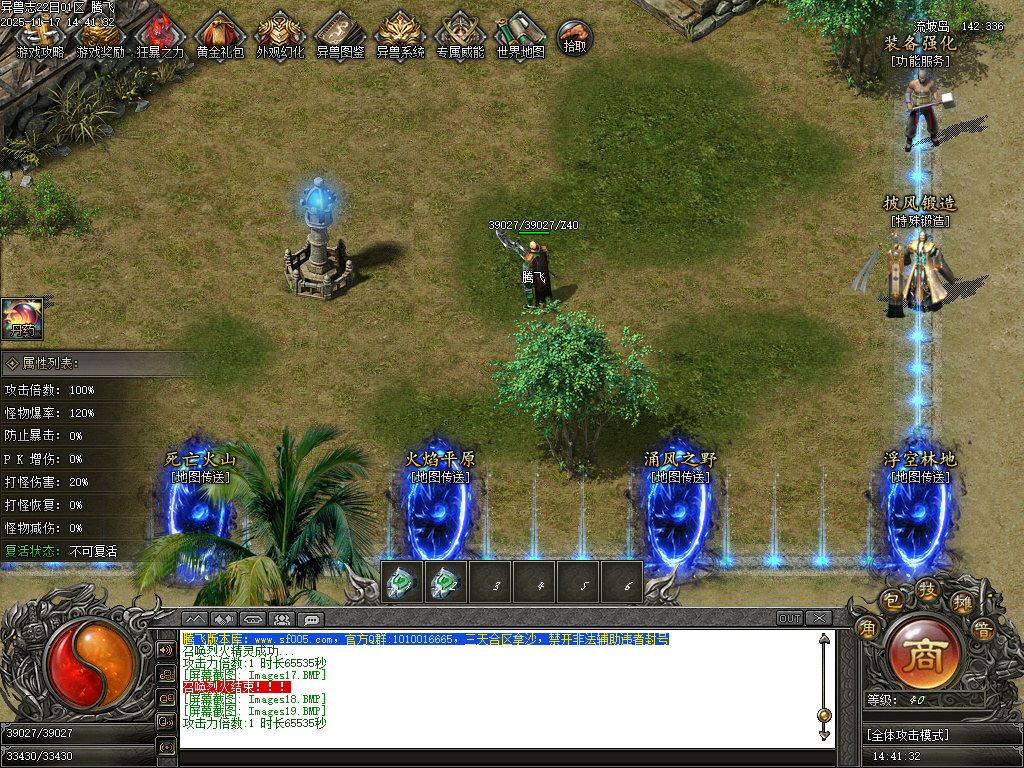Close the game with the X button beside OUT
The height and width of the screenshot is (768, 1024).
[x=819, y=618]
